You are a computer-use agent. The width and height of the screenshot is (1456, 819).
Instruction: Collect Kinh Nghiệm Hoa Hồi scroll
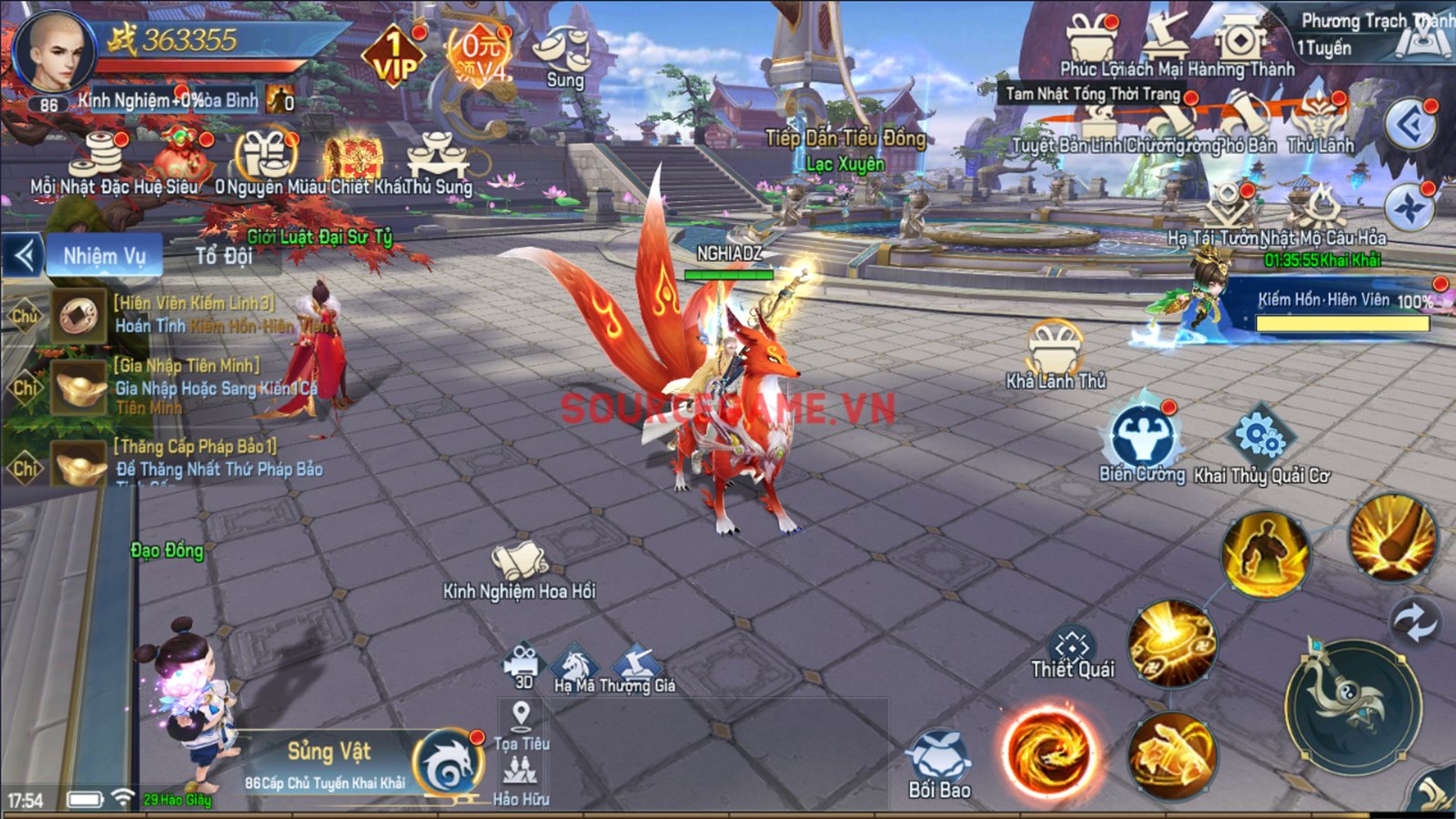click(x=520, y=565)
